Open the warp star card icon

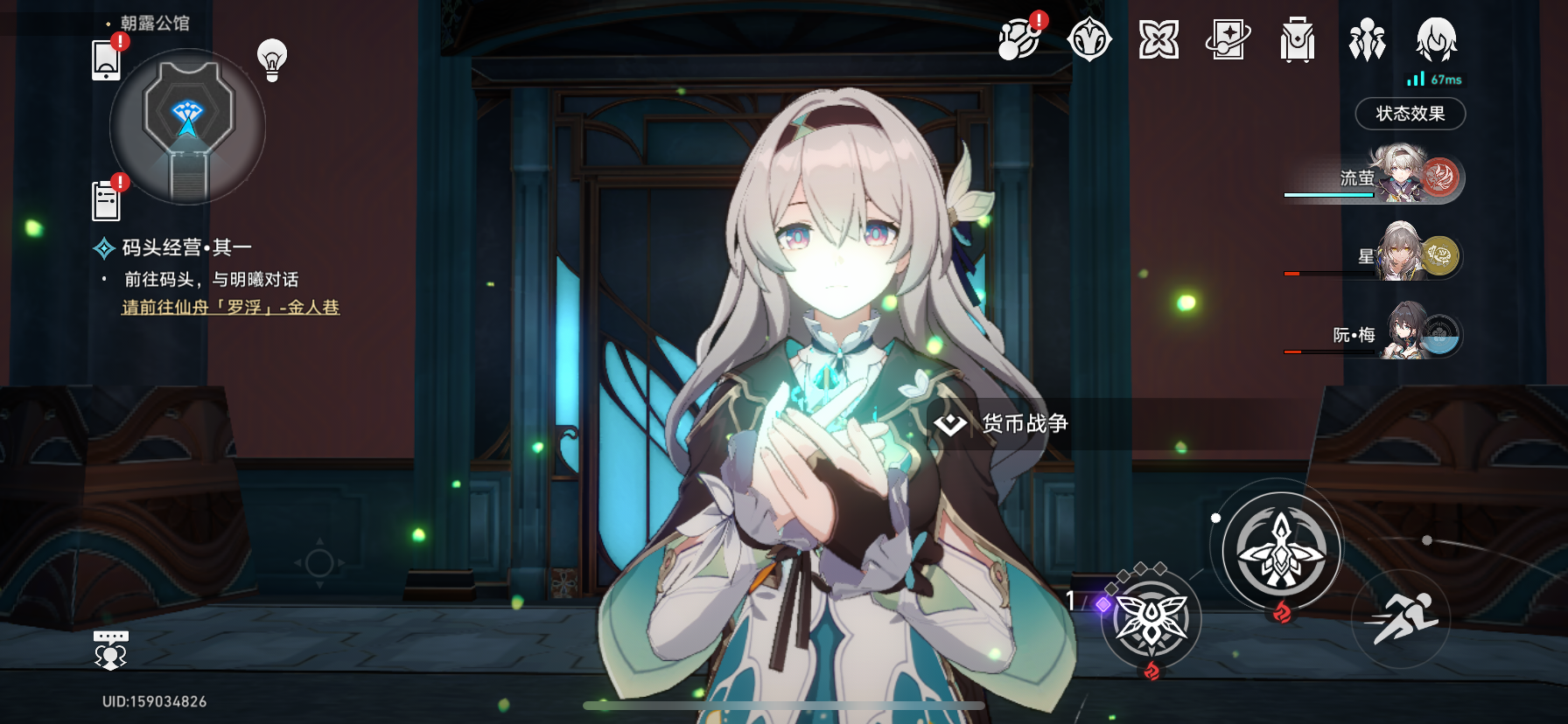pyautogui.click(x=1228, y=39)
